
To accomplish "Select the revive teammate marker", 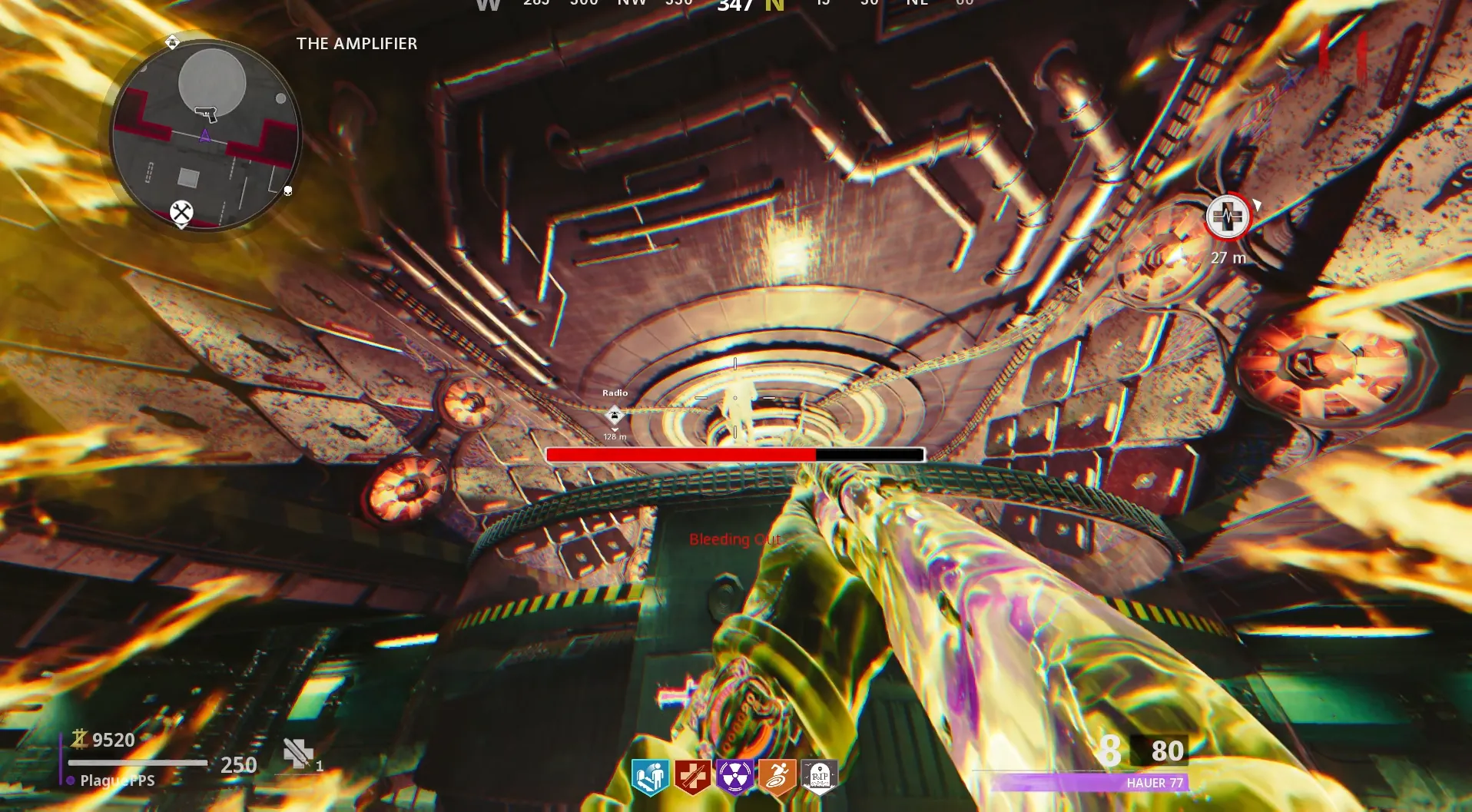I will pyautogui.click(x=1227, y=217).
